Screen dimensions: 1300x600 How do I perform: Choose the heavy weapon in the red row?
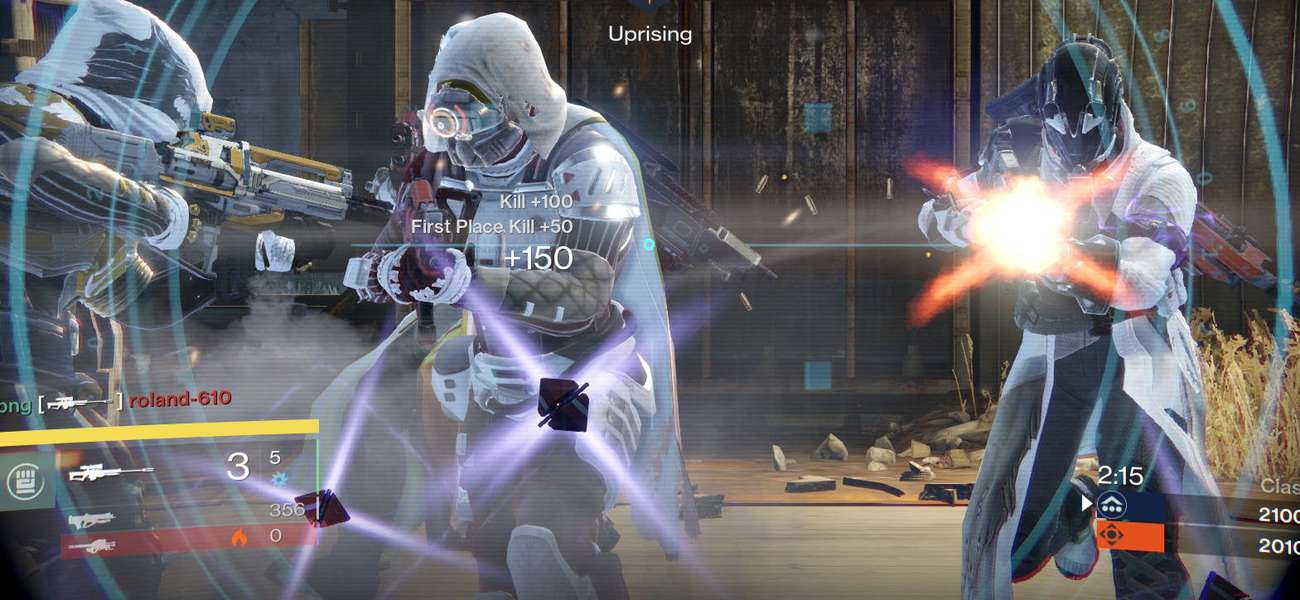click(x=90, y=546)
